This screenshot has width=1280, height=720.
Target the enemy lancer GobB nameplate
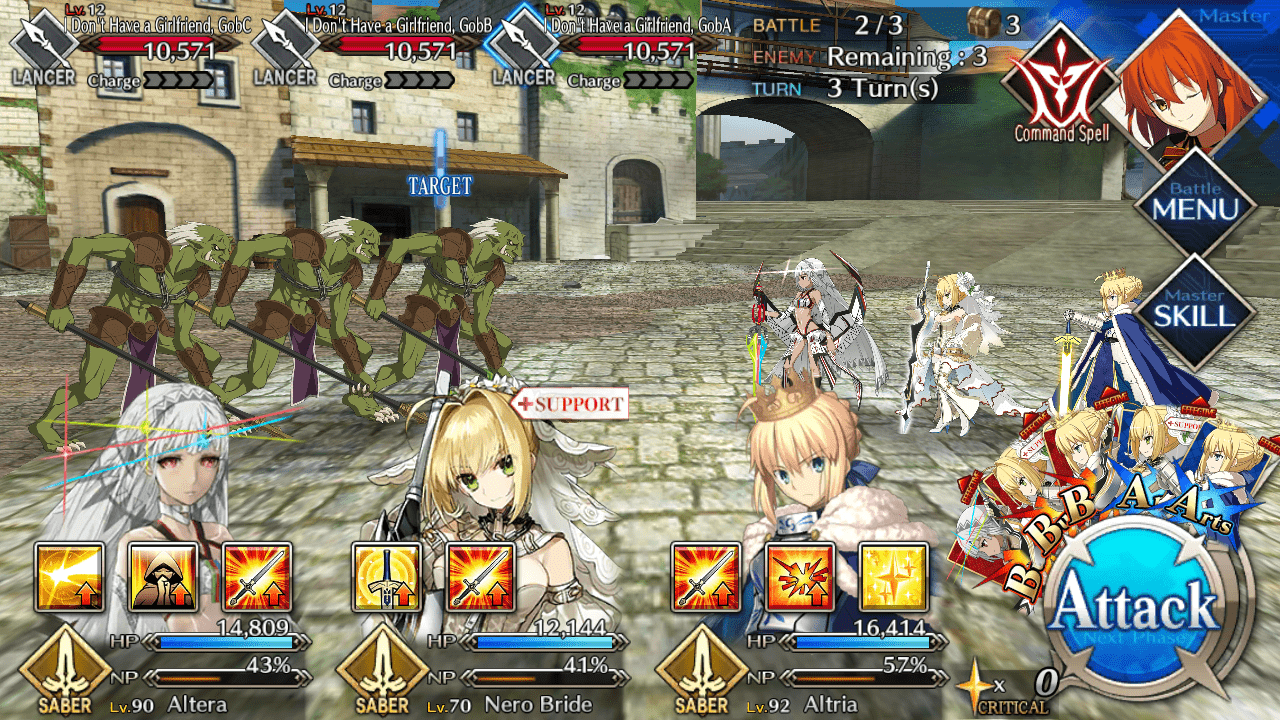tap(372, 45)
